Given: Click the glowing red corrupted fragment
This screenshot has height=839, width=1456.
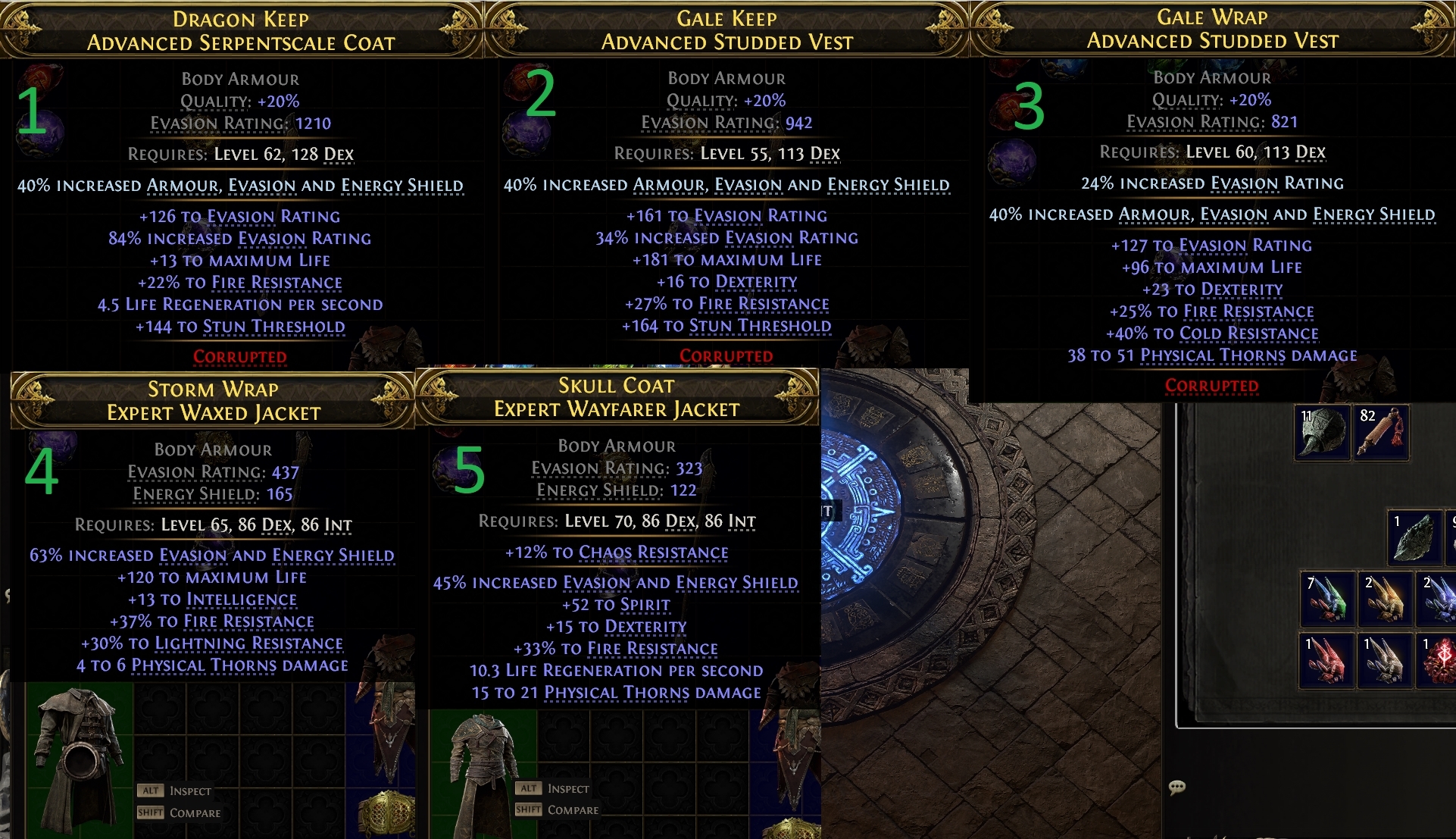Looking at the screenshot, I should [1442, 661].
